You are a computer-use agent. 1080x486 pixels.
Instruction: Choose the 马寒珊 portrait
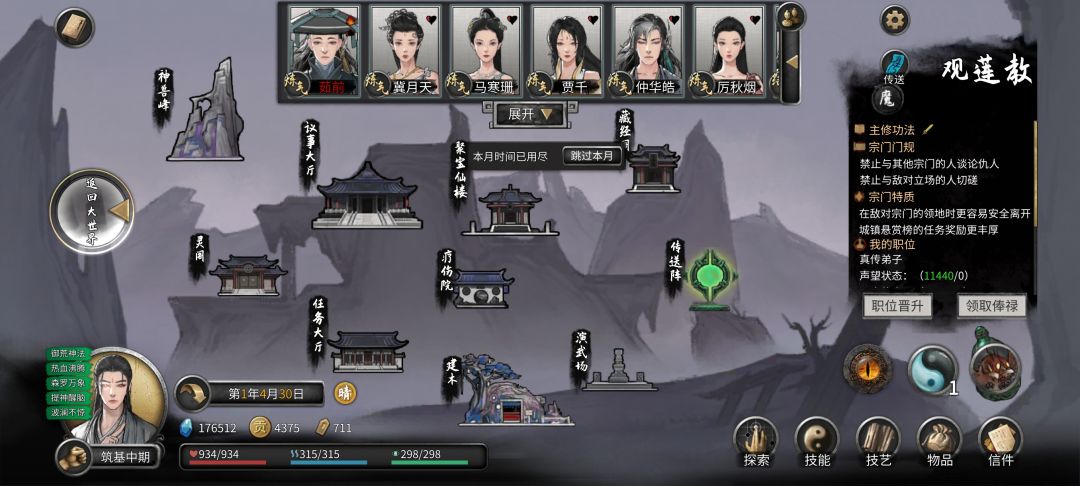486,50
